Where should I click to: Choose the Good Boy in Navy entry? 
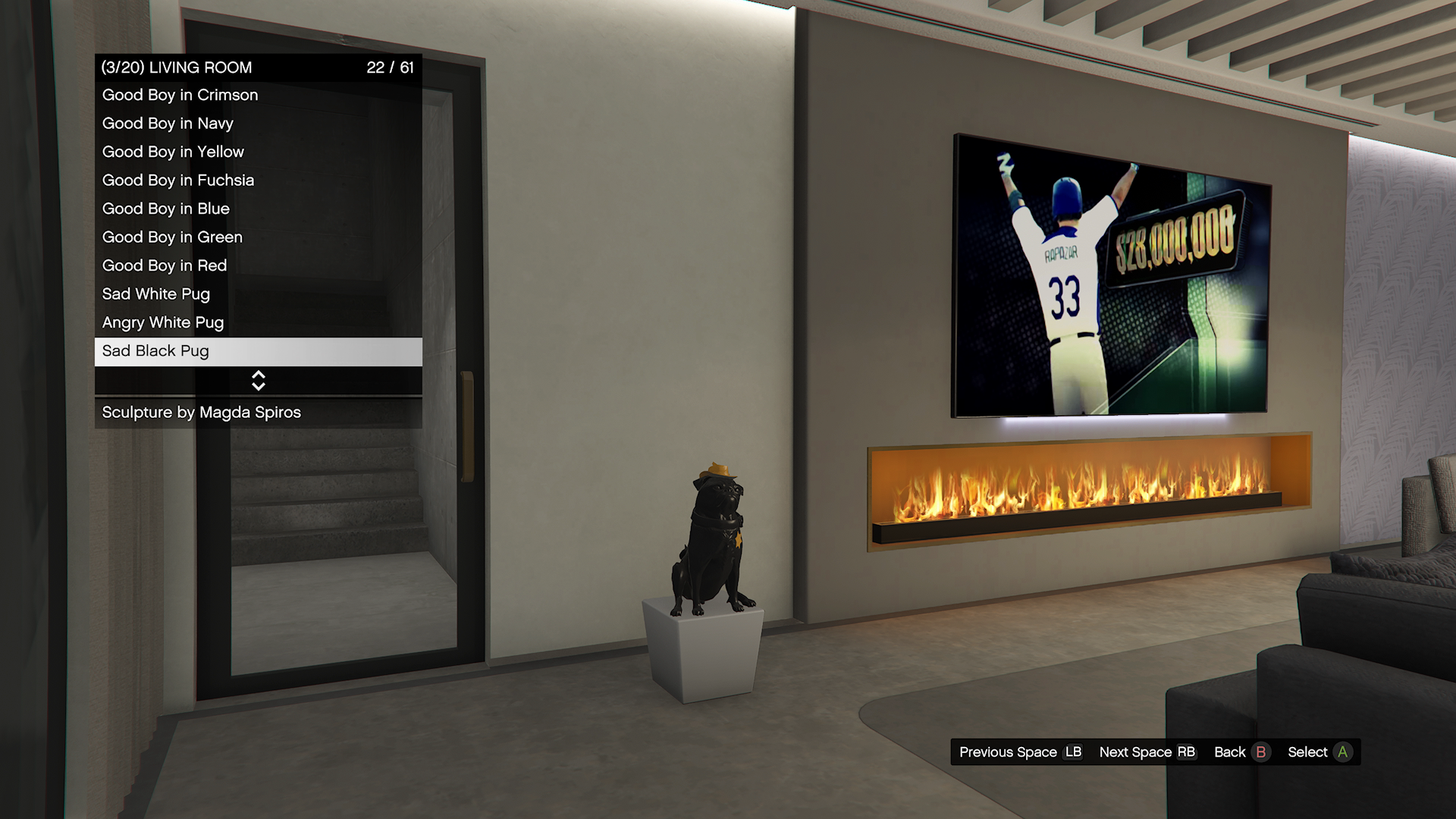(x=168, y=124)
